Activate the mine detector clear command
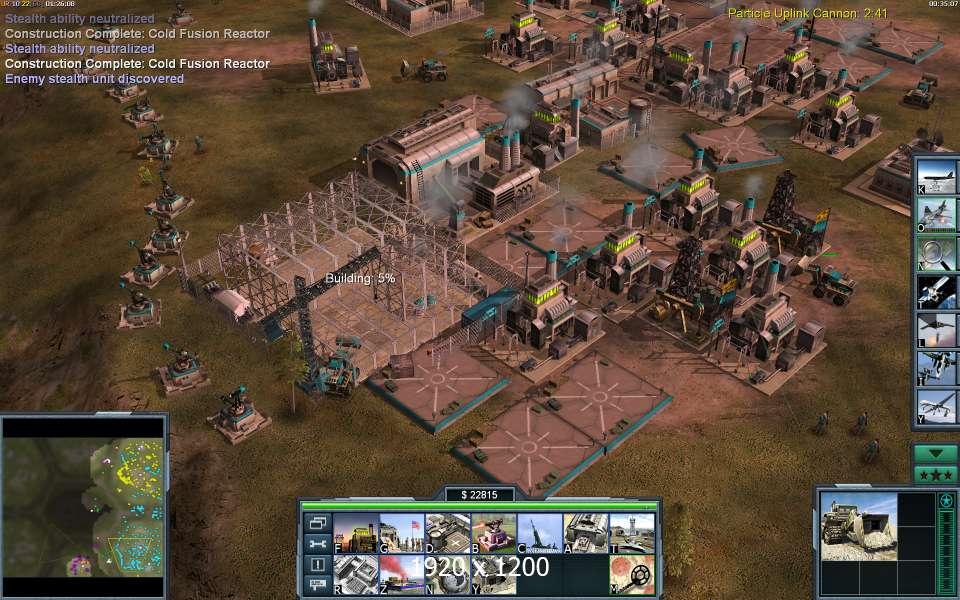Image resolution: width=960 pixels, height=600 pixels. click(631, 574)
